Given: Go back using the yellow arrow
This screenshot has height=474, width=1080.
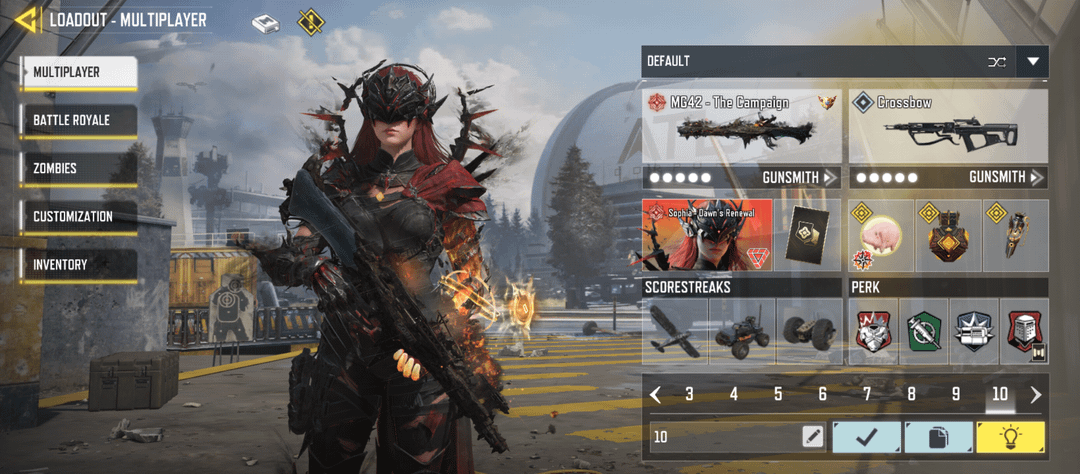Looking at the screenshot, I should (27, 19).
